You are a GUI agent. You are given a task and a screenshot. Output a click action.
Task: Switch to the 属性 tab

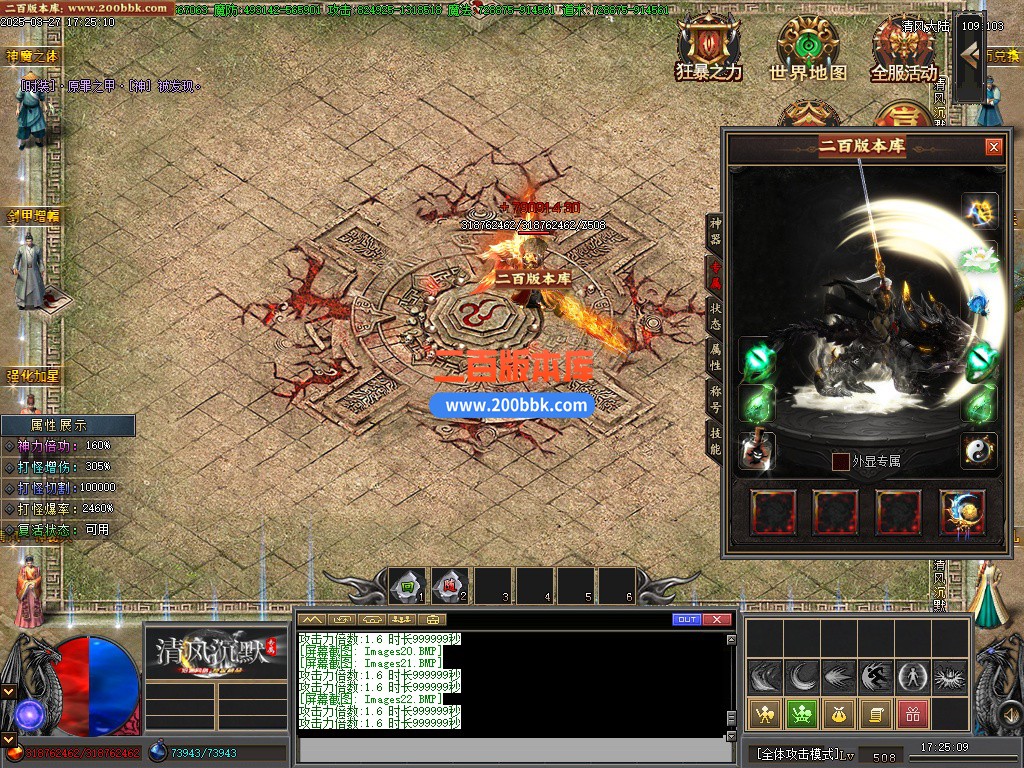[715, 356]
